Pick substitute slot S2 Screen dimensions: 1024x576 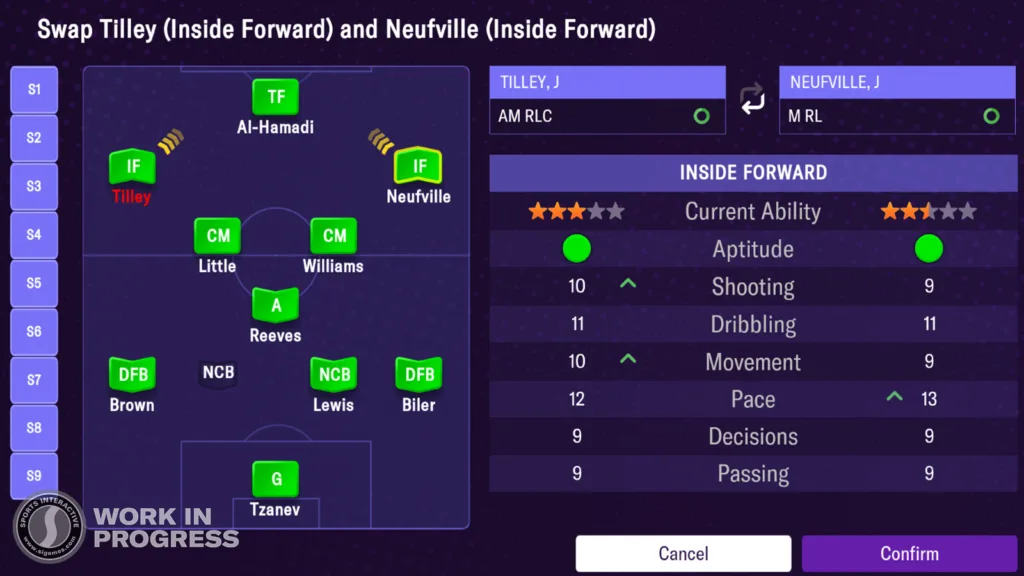click(x=34, y=138)
